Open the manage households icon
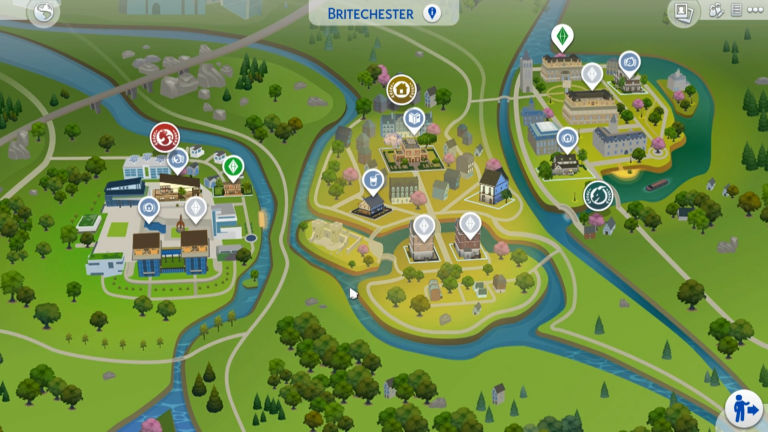The width and height of the screenshot is (768, 432). click(716, 12)
